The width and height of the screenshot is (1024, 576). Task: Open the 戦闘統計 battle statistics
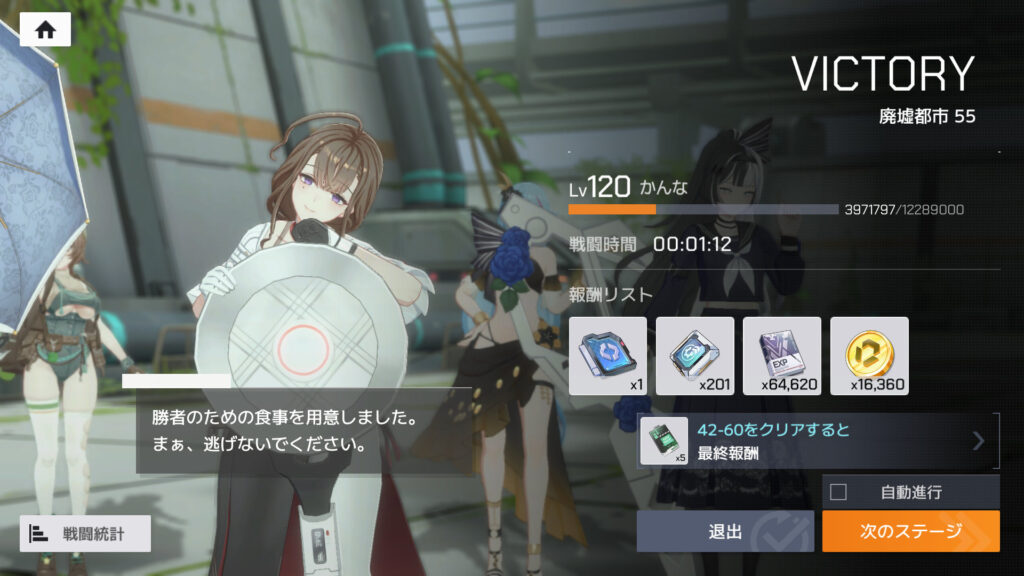pyautogui.click(x=85, y=533)
